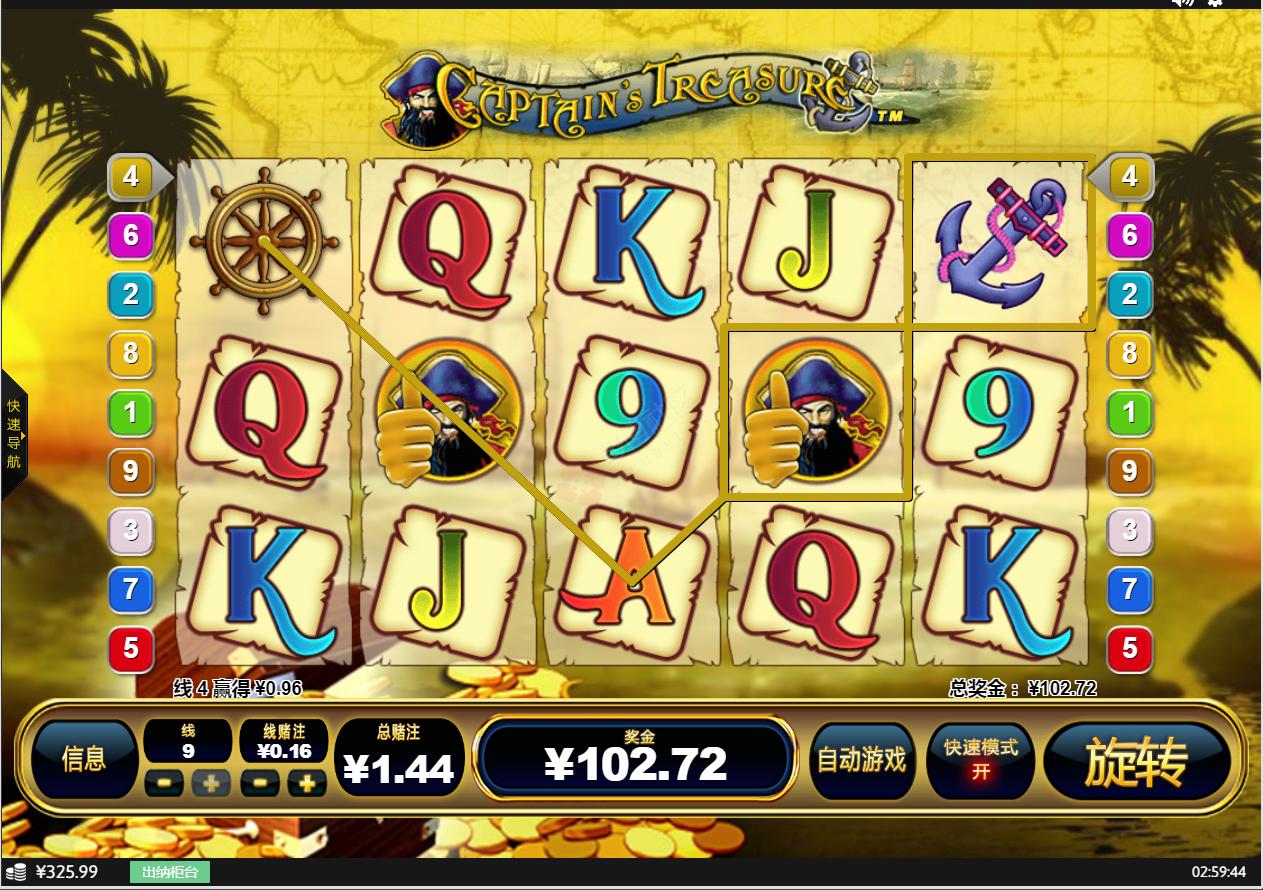The height and width of the screenshot is (890, 1263).
Task: Expand the 快速导航 quick navigation tab
Action: tap(13, 434)
